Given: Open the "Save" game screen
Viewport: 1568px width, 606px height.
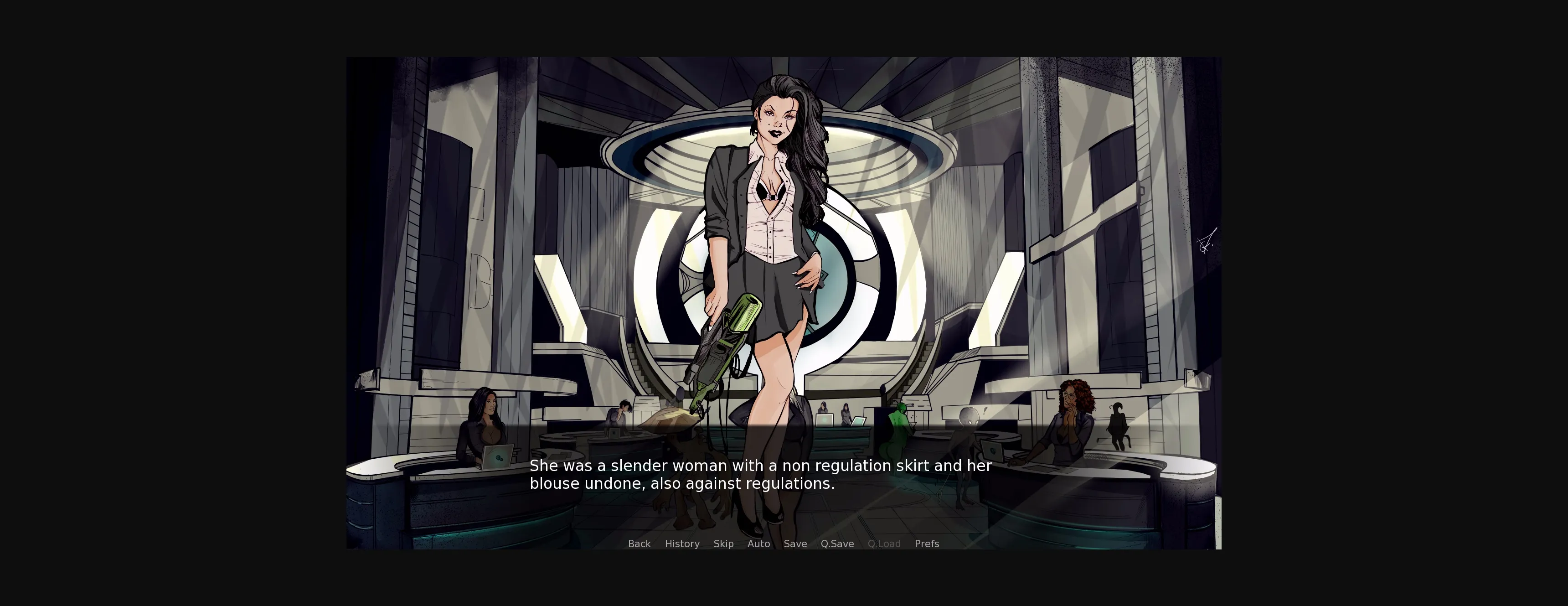Looking at the screenshot, I should tap(795, 544).
